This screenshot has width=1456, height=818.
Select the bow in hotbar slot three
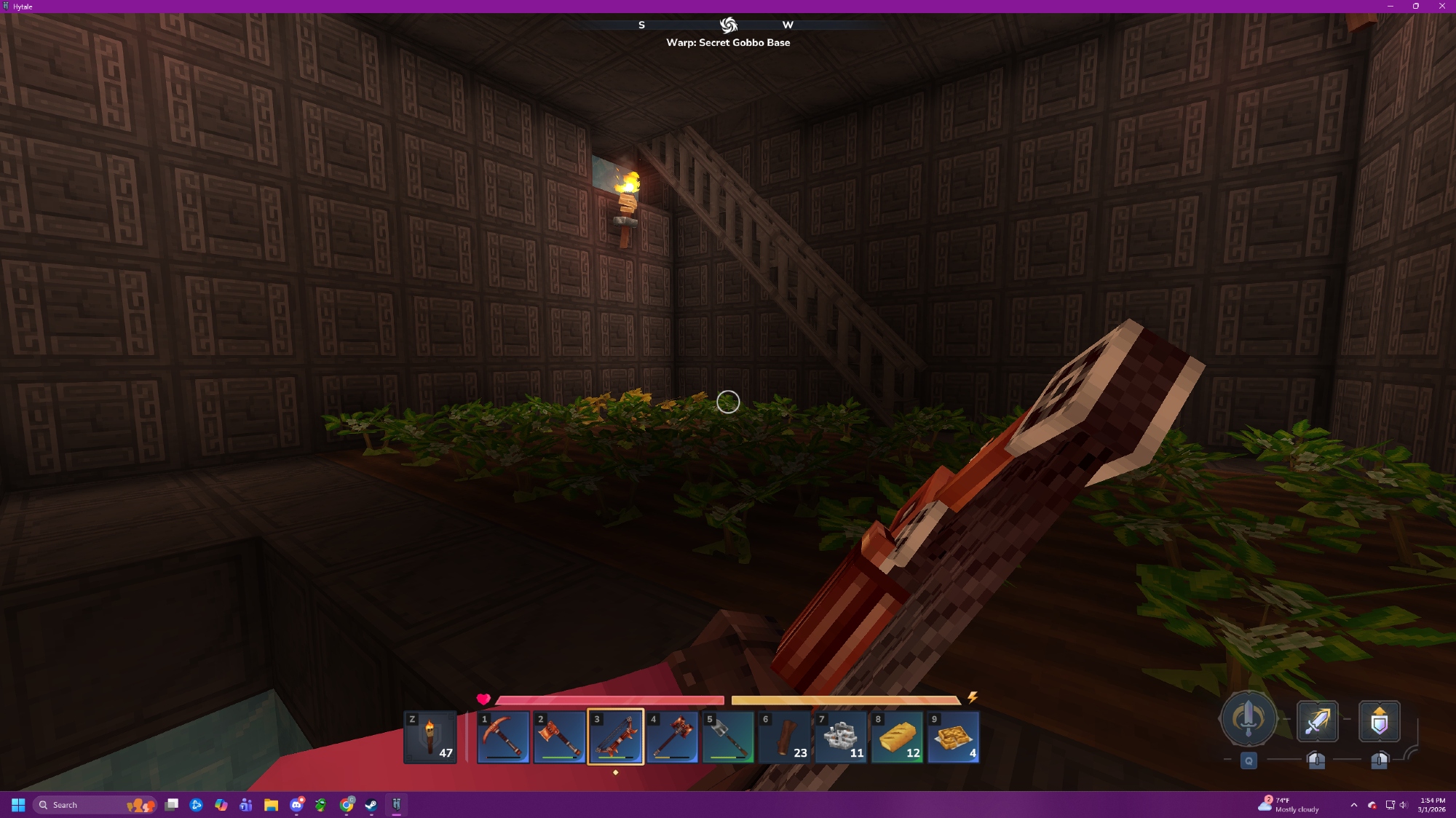coord(616,736)
